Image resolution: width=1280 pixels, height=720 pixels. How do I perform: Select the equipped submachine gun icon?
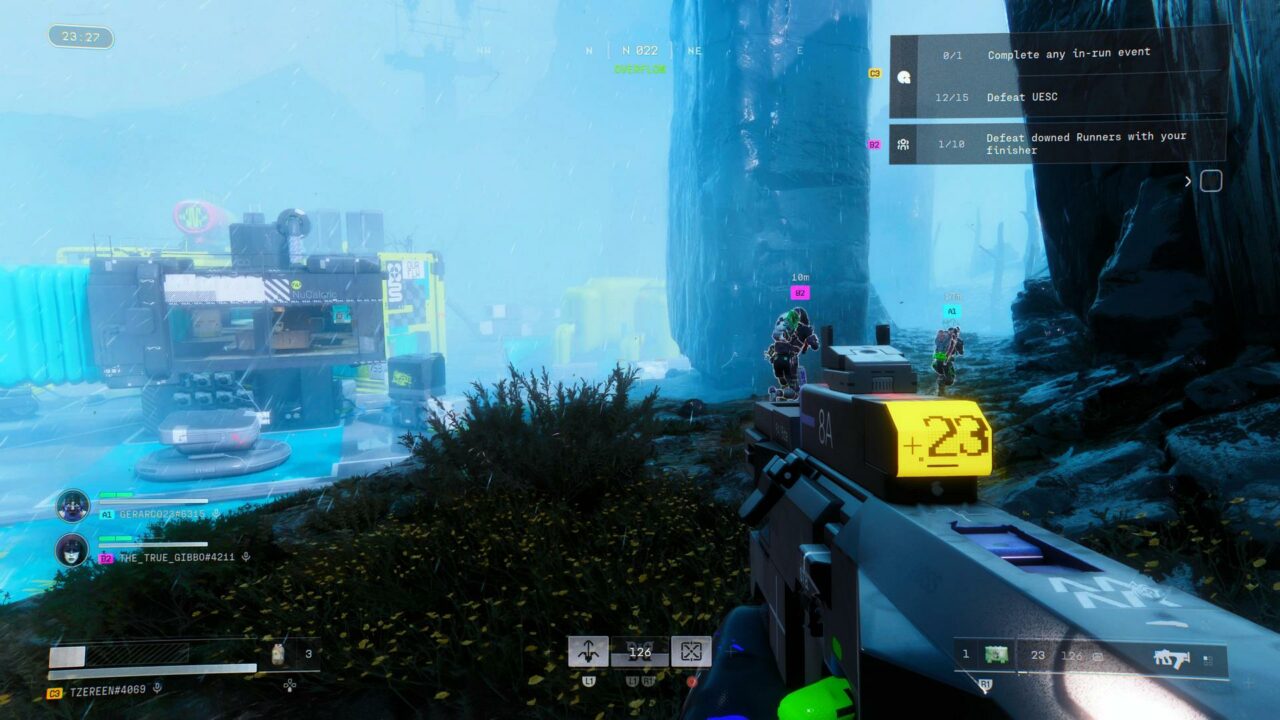[1170, 657]
